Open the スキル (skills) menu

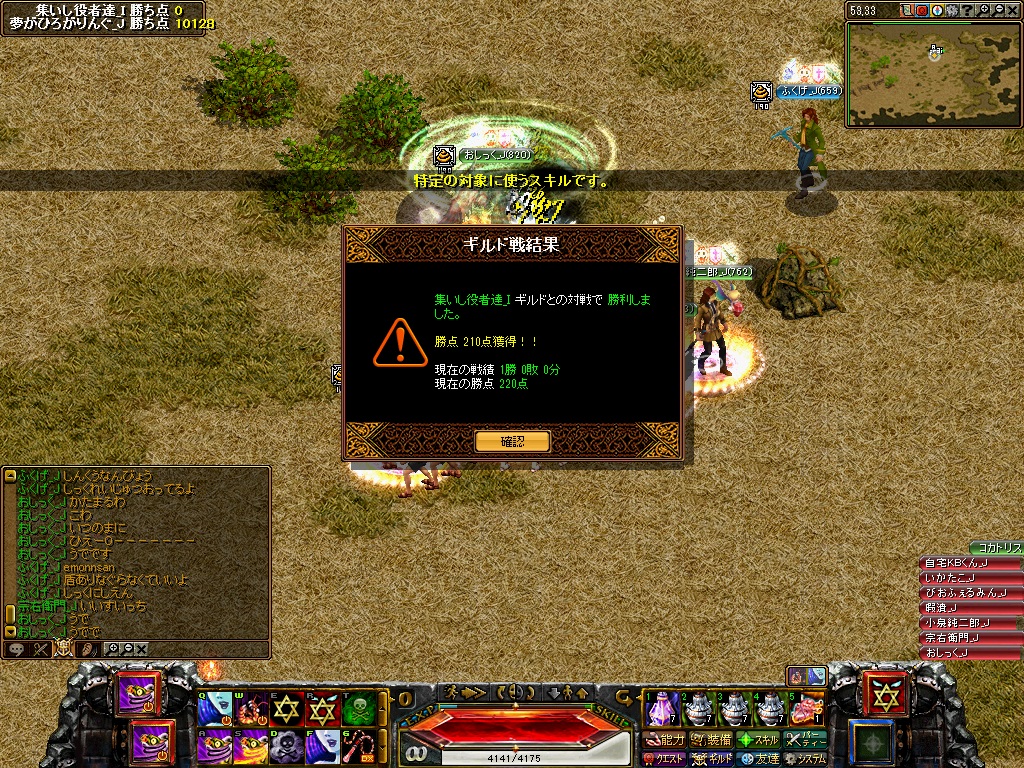(758, 740)
